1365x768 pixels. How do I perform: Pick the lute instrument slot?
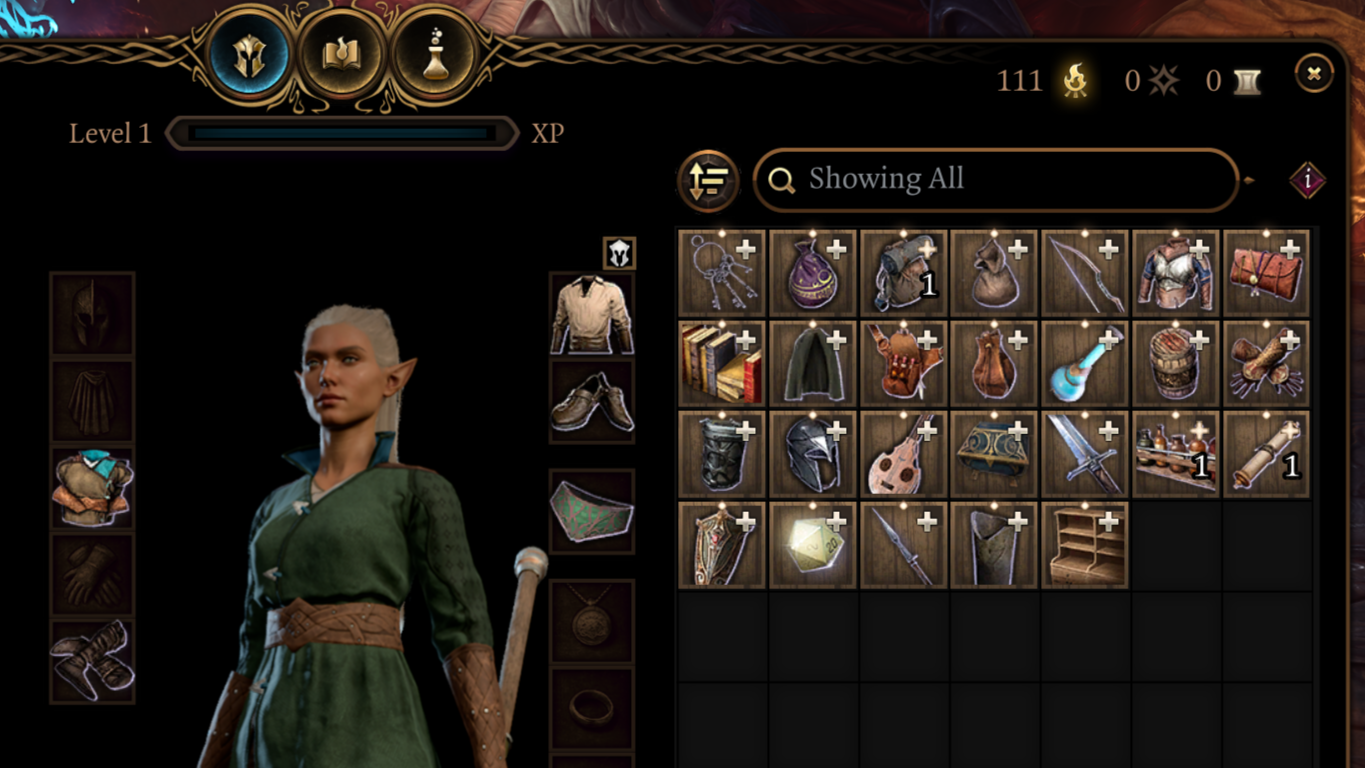click(x=903, y=454)
